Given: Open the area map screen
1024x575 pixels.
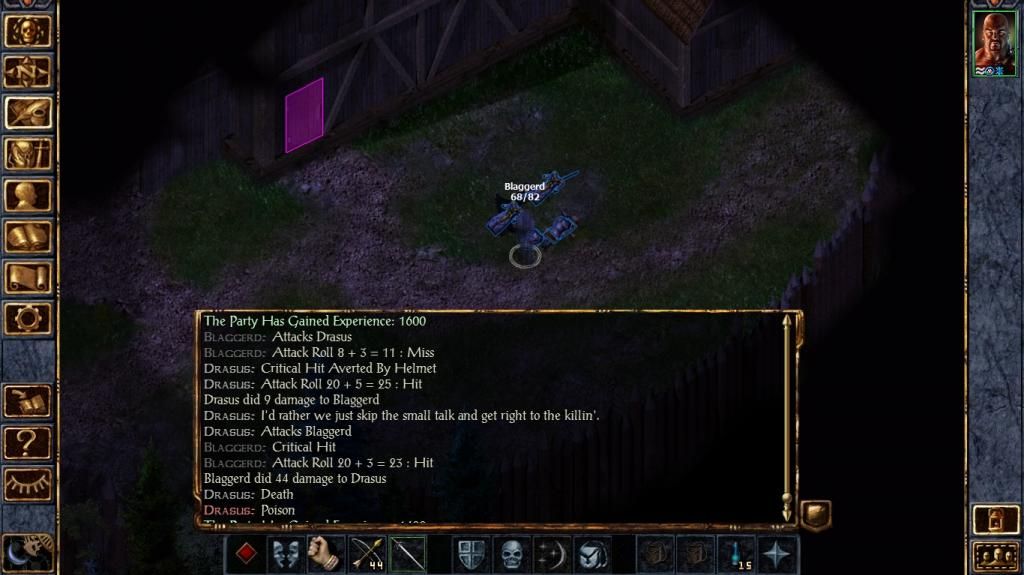Looking at the screenshot, I should (28, 71).
